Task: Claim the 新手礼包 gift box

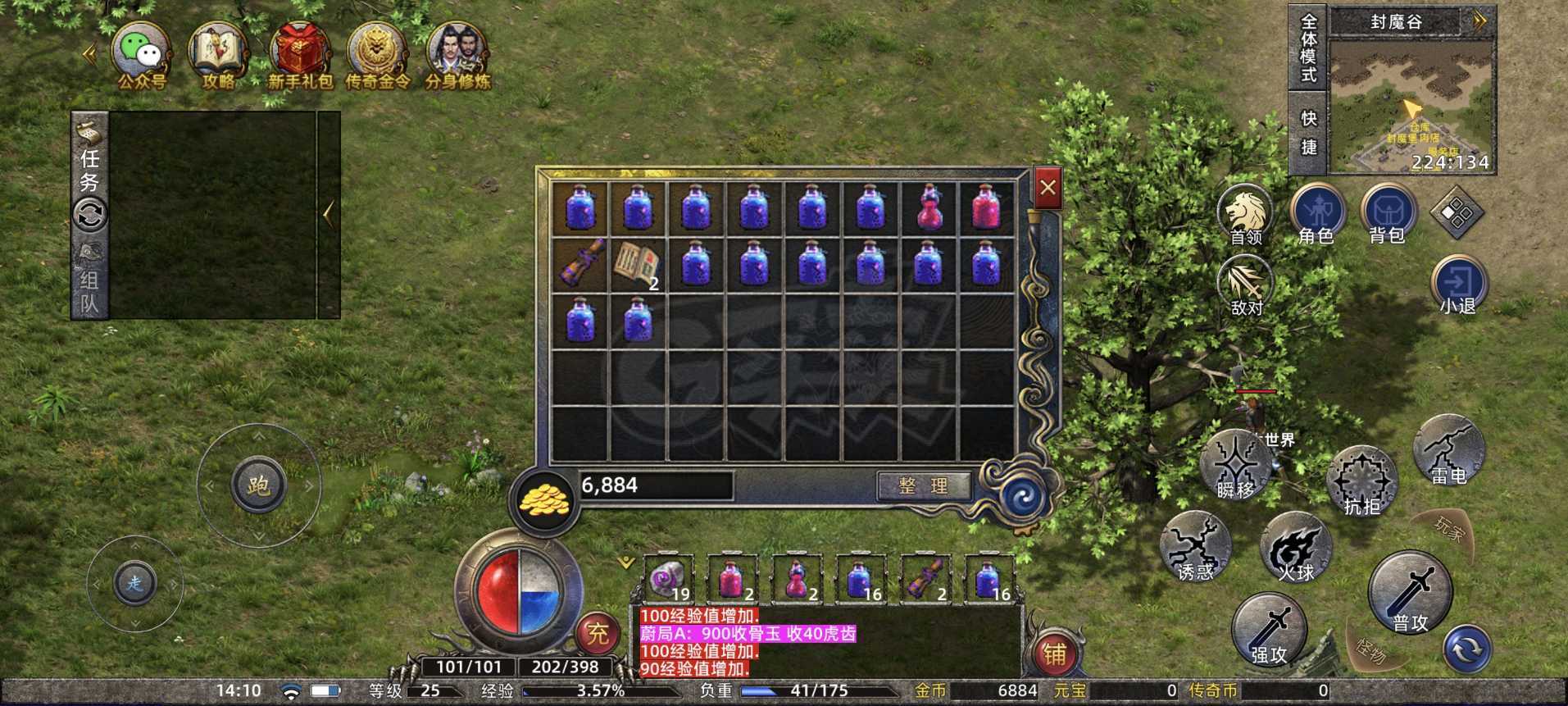Action: click(x=300, y=54)
